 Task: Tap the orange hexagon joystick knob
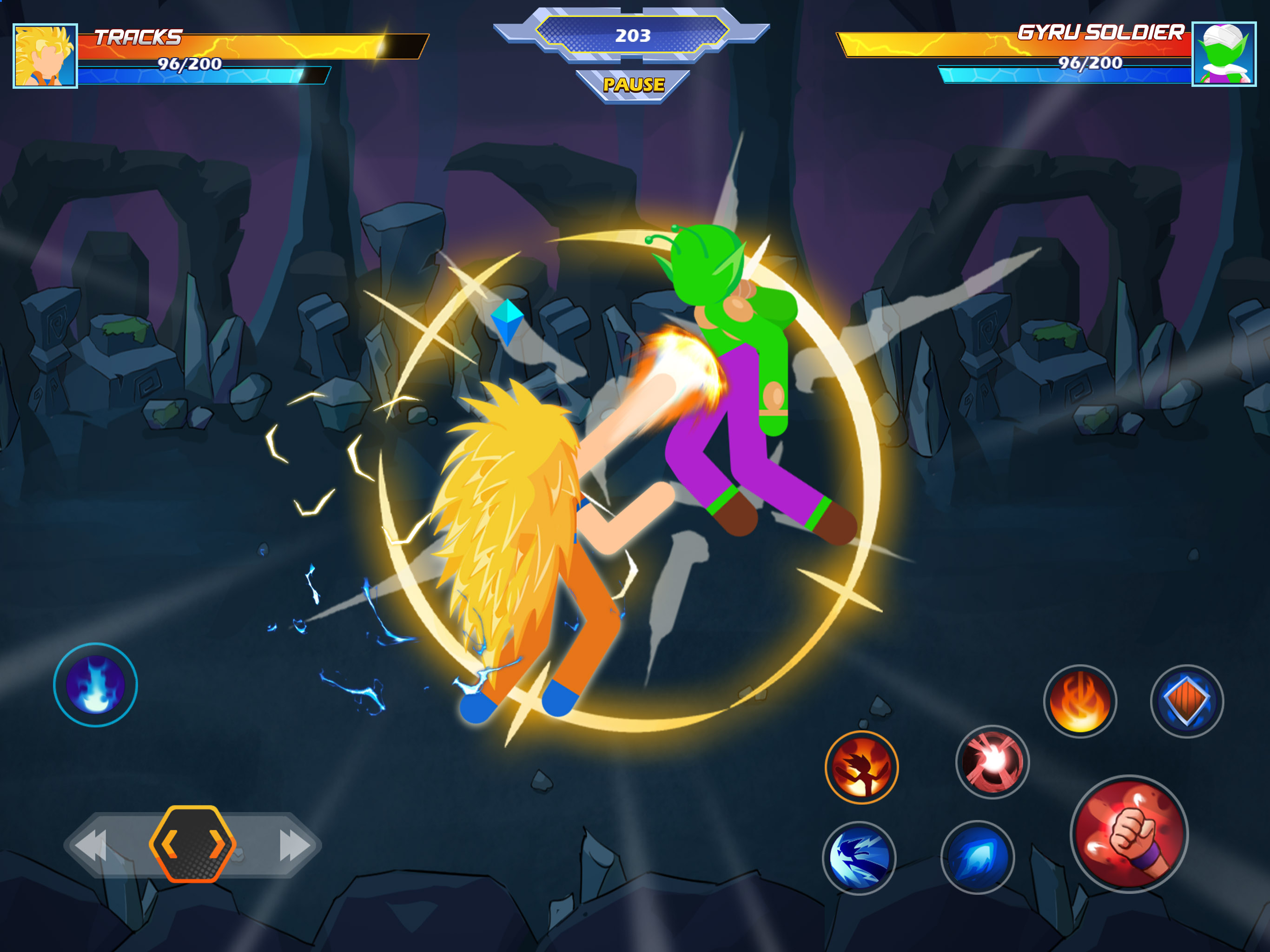(x=192, y=844)
